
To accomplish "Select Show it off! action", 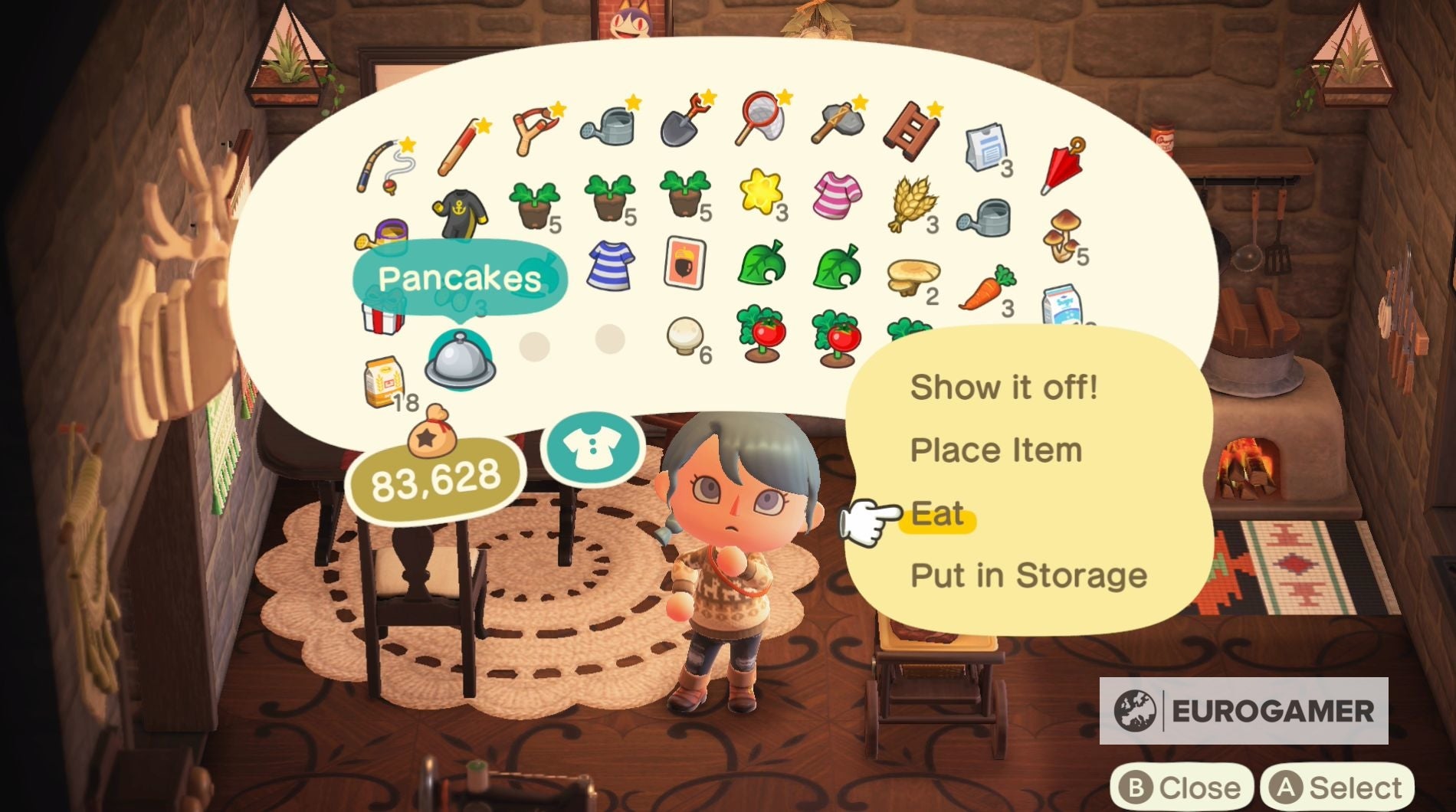I will (x=1004, y=387).
